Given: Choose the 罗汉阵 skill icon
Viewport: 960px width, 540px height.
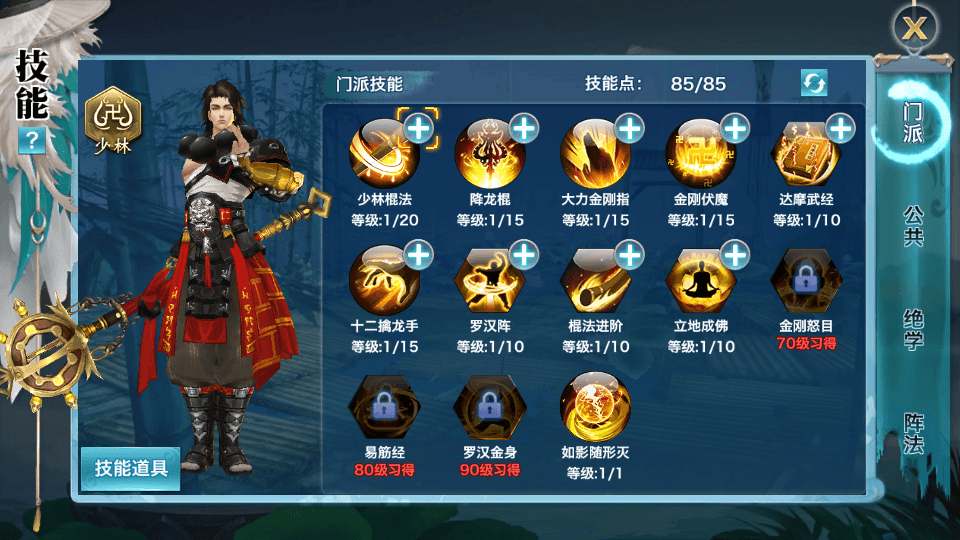Looking at the screenshot, I should [x=489, y=280].
